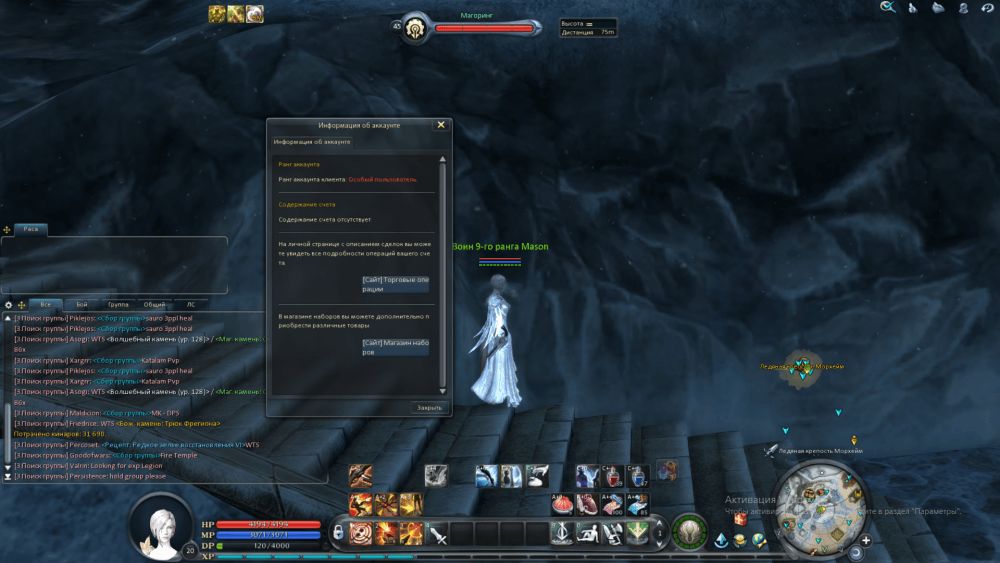The image size is (1000, 563).
Task: Open the [Сайт] Торговые операции link
Action: tap(395, 284)
